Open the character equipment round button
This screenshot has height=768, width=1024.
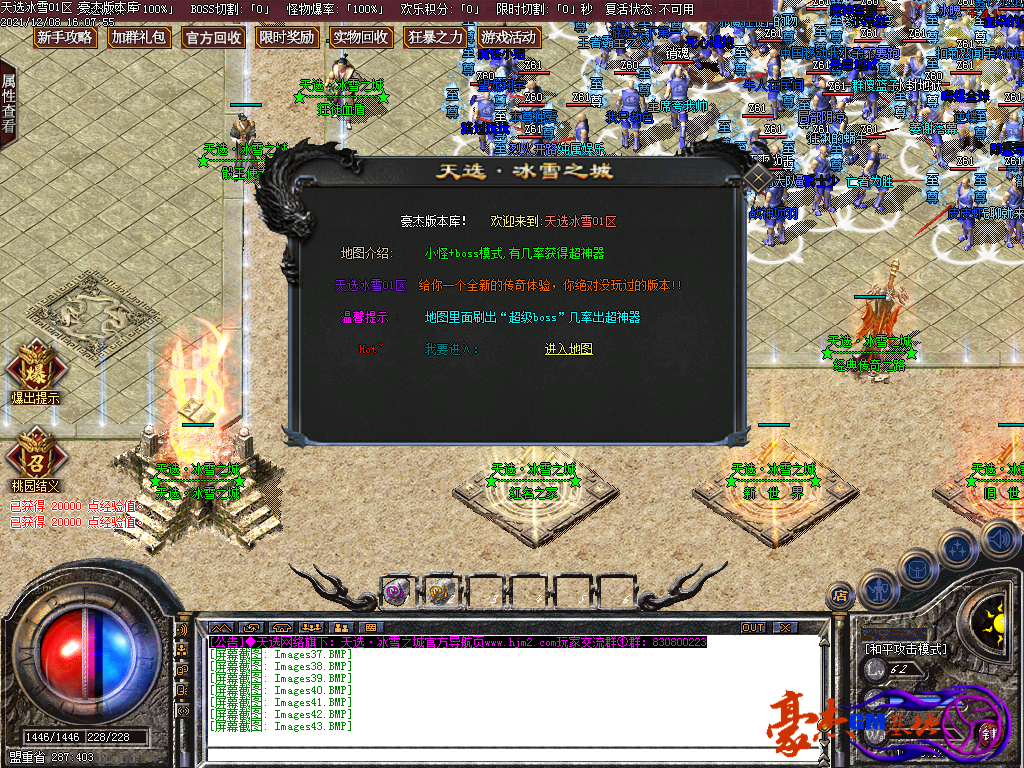tap(879, 590)
